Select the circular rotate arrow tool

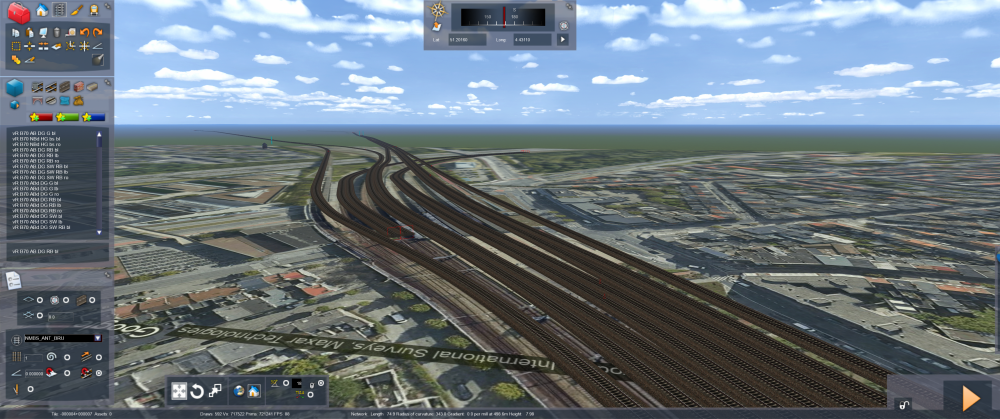(x=198, y=391)
